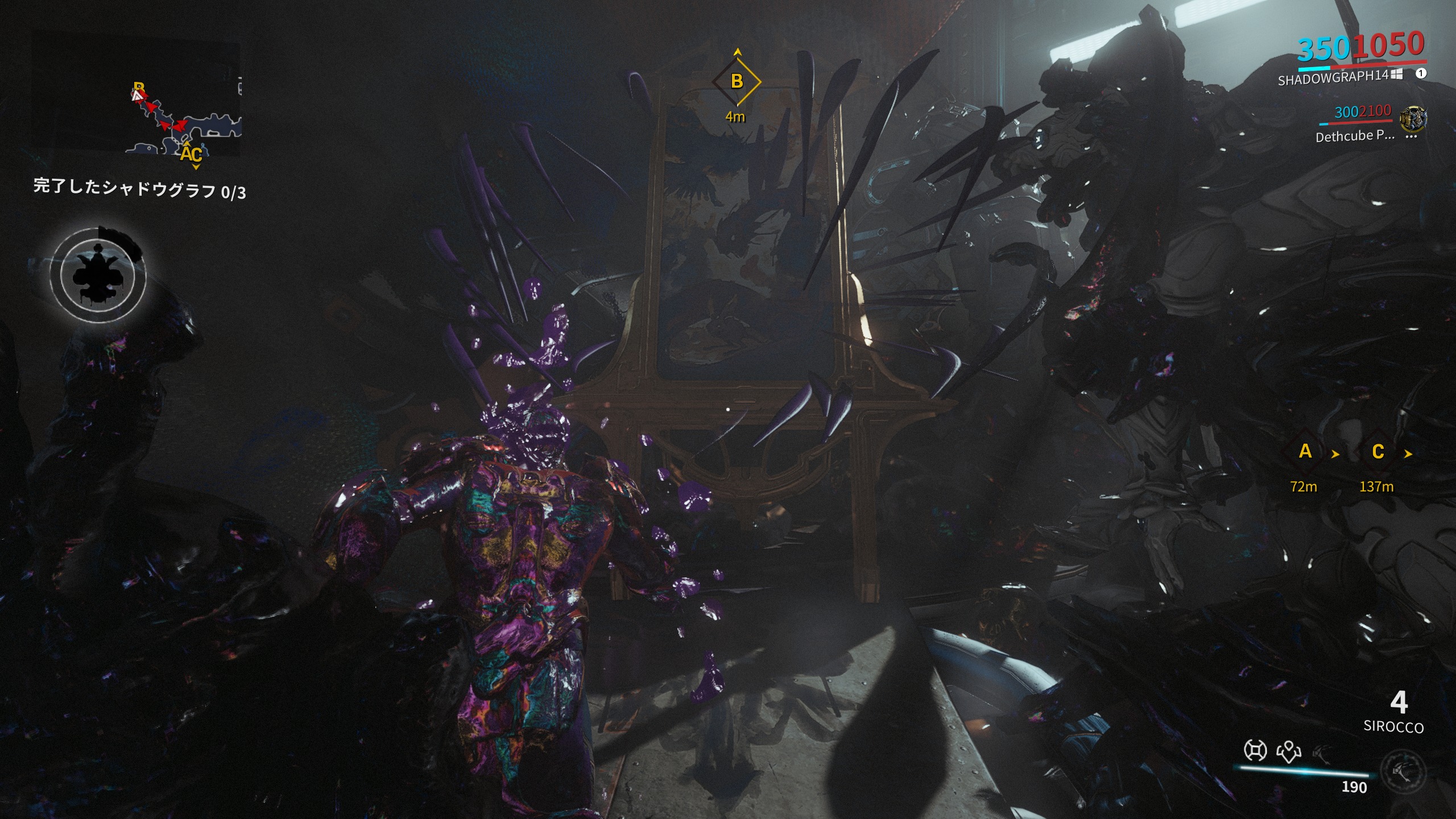This screenshot has height=819, width=1456.
Task: Activate the dimmed third ability icon
Action: coord(1322,753)
